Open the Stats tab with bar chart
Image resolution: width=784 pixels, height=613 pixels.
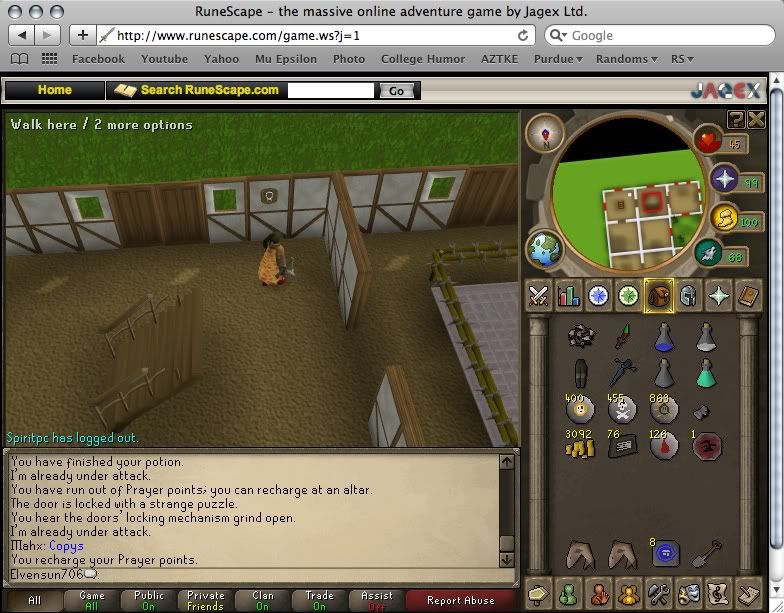[x=569, y=296]
